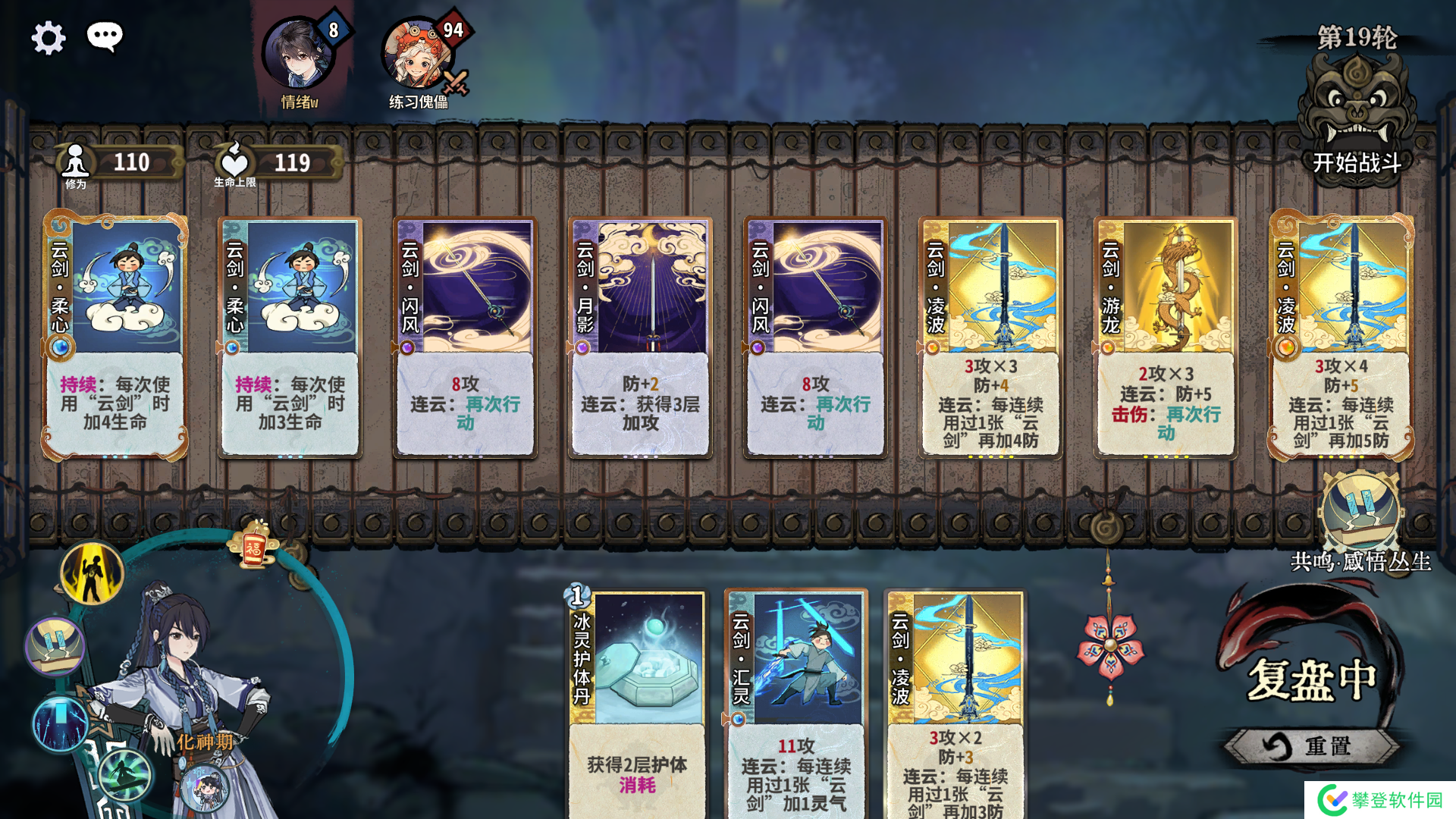Select player avatar 情绪w
1456x819 pixels.
point(299,55)
